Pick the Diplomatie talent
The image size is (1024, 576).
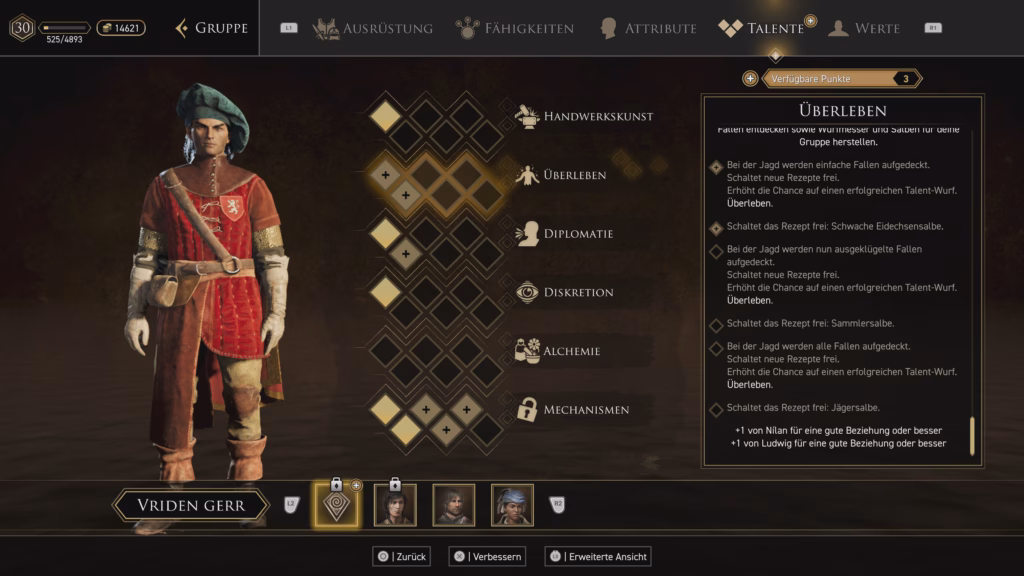[x=578, y=234]
